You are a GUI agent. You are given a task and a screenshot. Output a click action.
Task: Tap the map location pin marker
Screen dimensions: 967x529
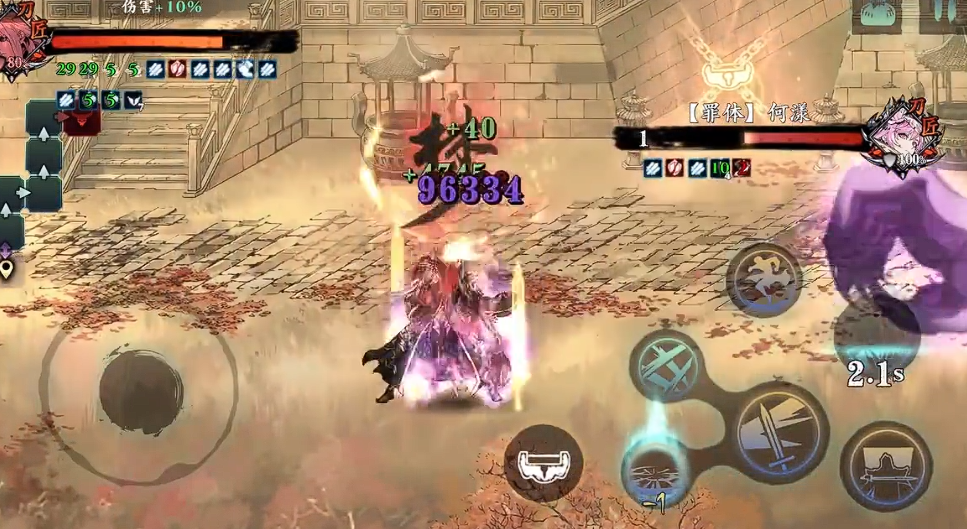click(6, 268)
